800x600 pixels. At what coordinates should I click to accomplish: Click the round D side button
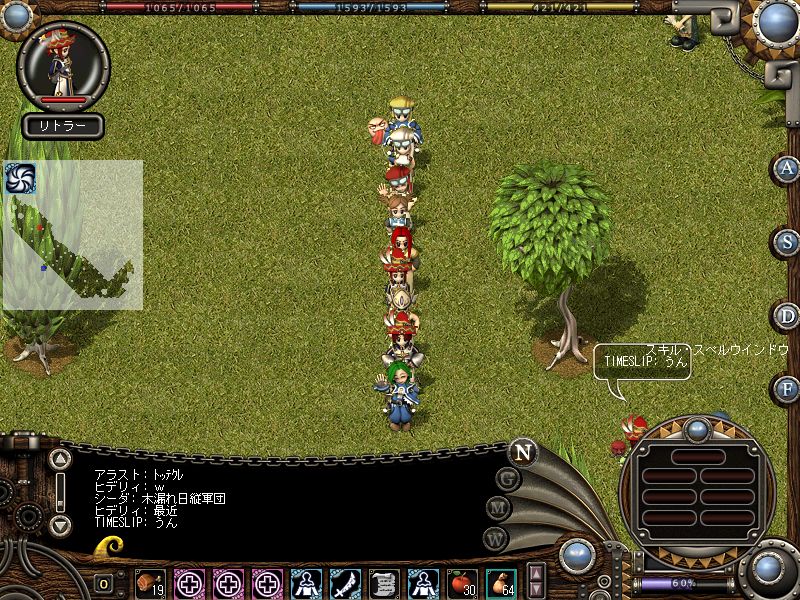point(787,316)
